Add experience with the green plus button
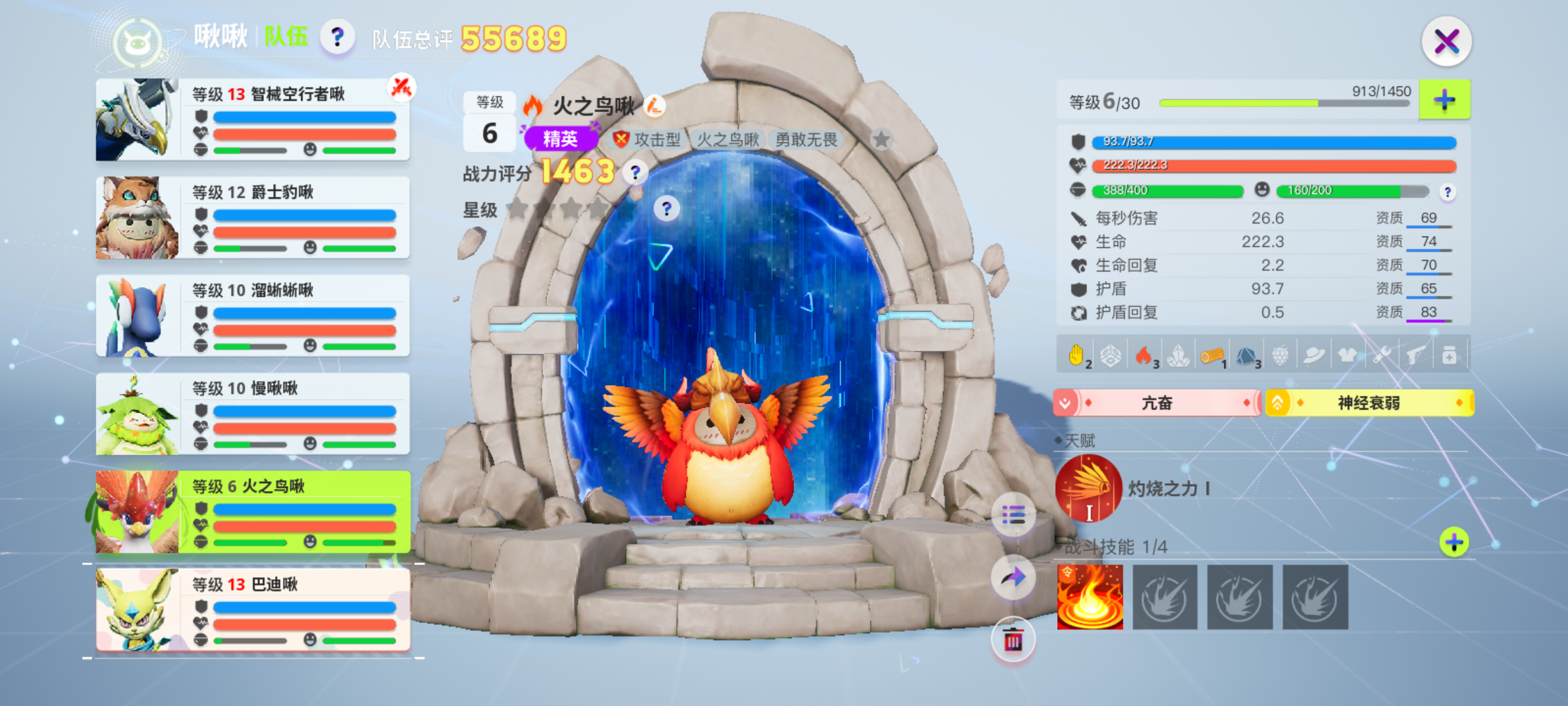This screenshot has height=706, width=1568. pos(1445,100)
